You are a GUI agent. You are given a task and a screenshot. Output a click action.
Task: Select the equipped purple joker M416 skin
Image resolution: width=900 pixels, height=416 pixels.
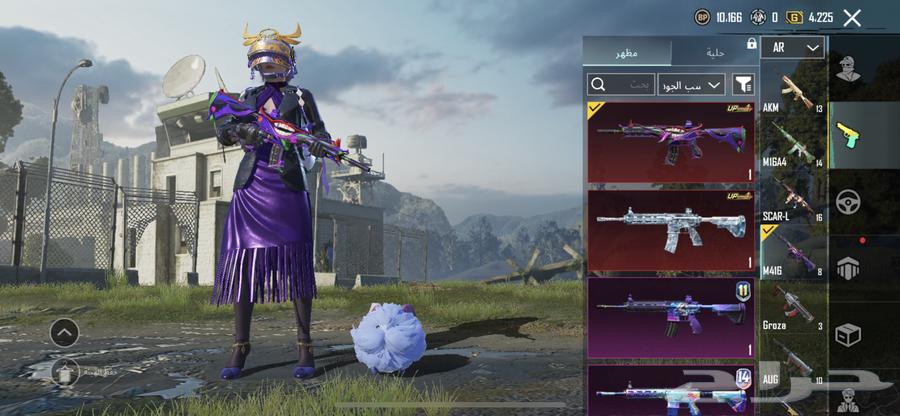pyautogui.click(x=671, y=142)
